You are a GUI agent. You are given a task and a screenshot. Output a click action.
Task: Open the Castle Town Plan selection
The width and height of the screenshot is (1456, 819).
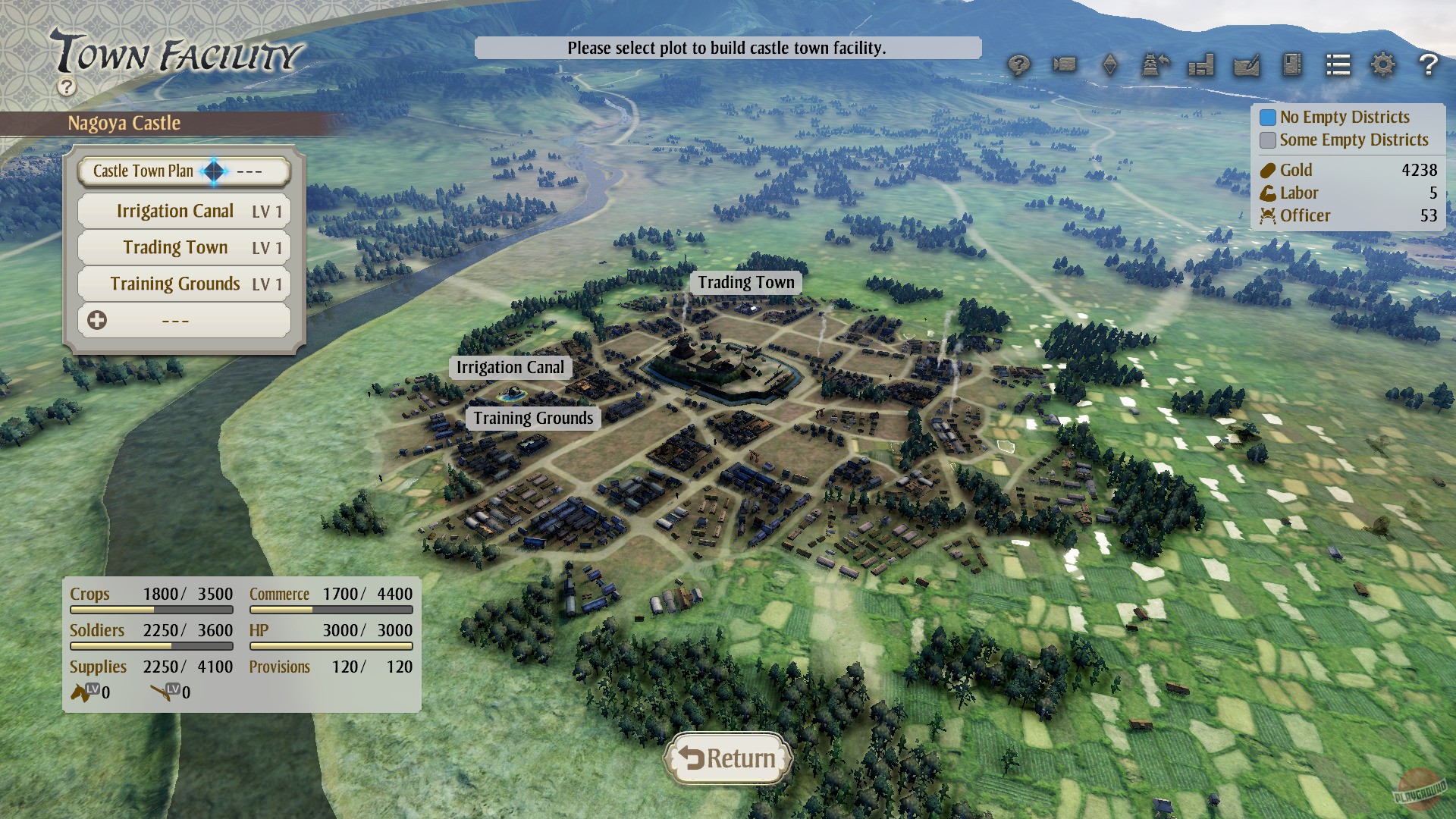click(x=183, y=171)
